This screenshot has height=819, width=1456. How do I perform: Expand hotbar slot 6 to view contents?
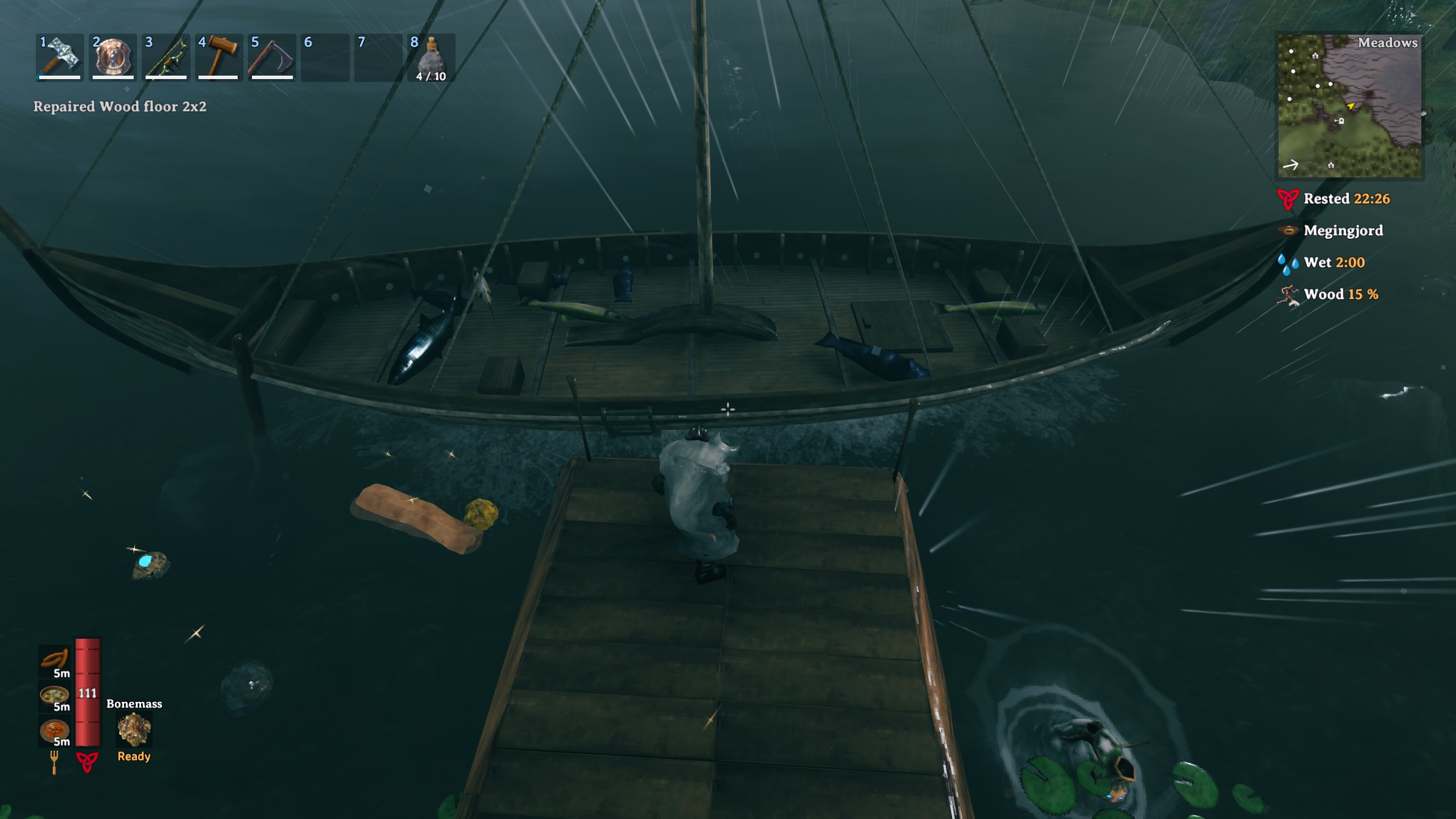coord(326,57)
